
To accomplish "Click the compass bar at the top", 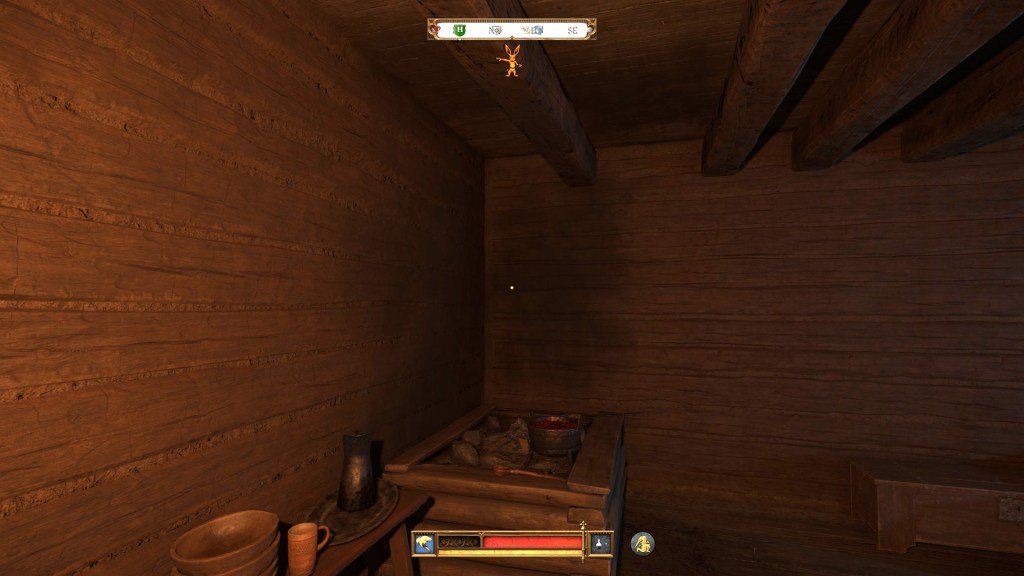I will pyautogui.click(x=512, y=30).
